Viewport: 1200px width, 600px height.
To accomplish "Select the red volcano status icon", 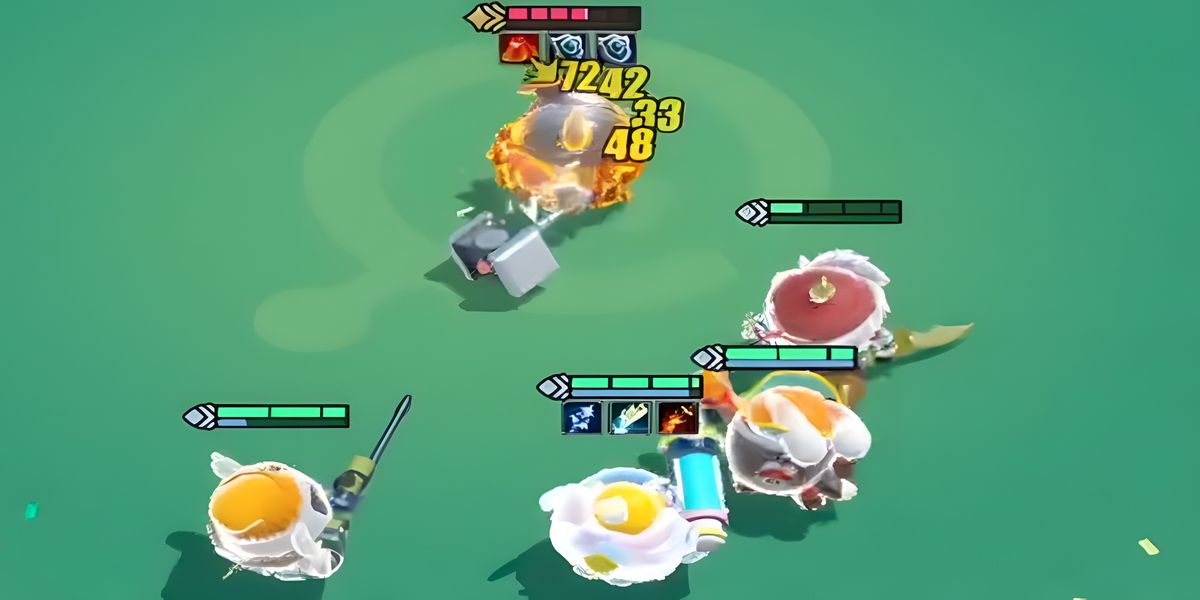I will [x=518, y=48].
